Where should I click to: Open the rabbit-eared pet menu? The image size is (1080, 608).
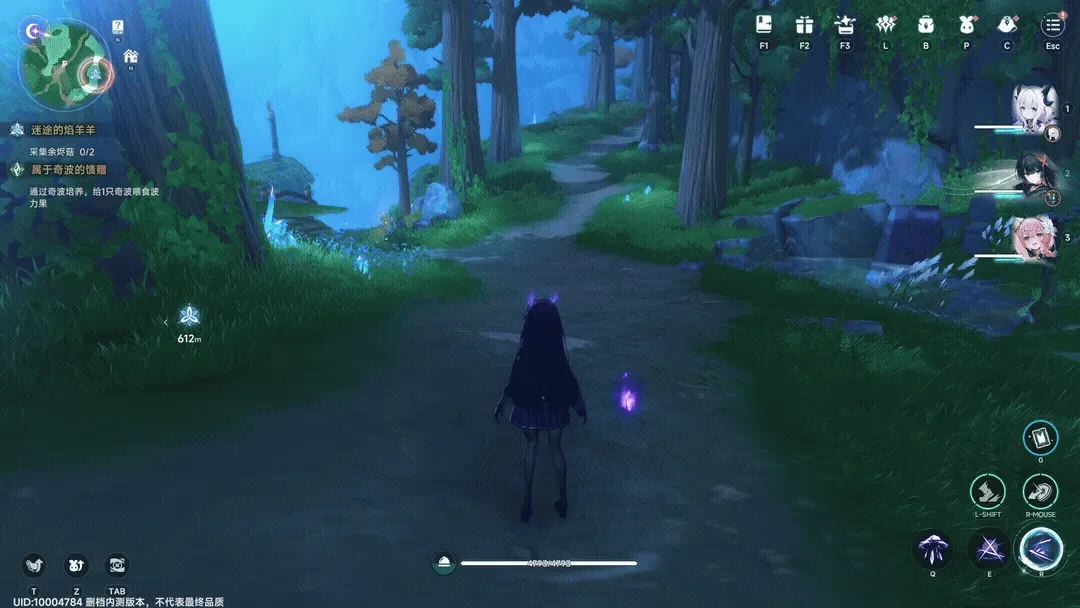[966, 24]
